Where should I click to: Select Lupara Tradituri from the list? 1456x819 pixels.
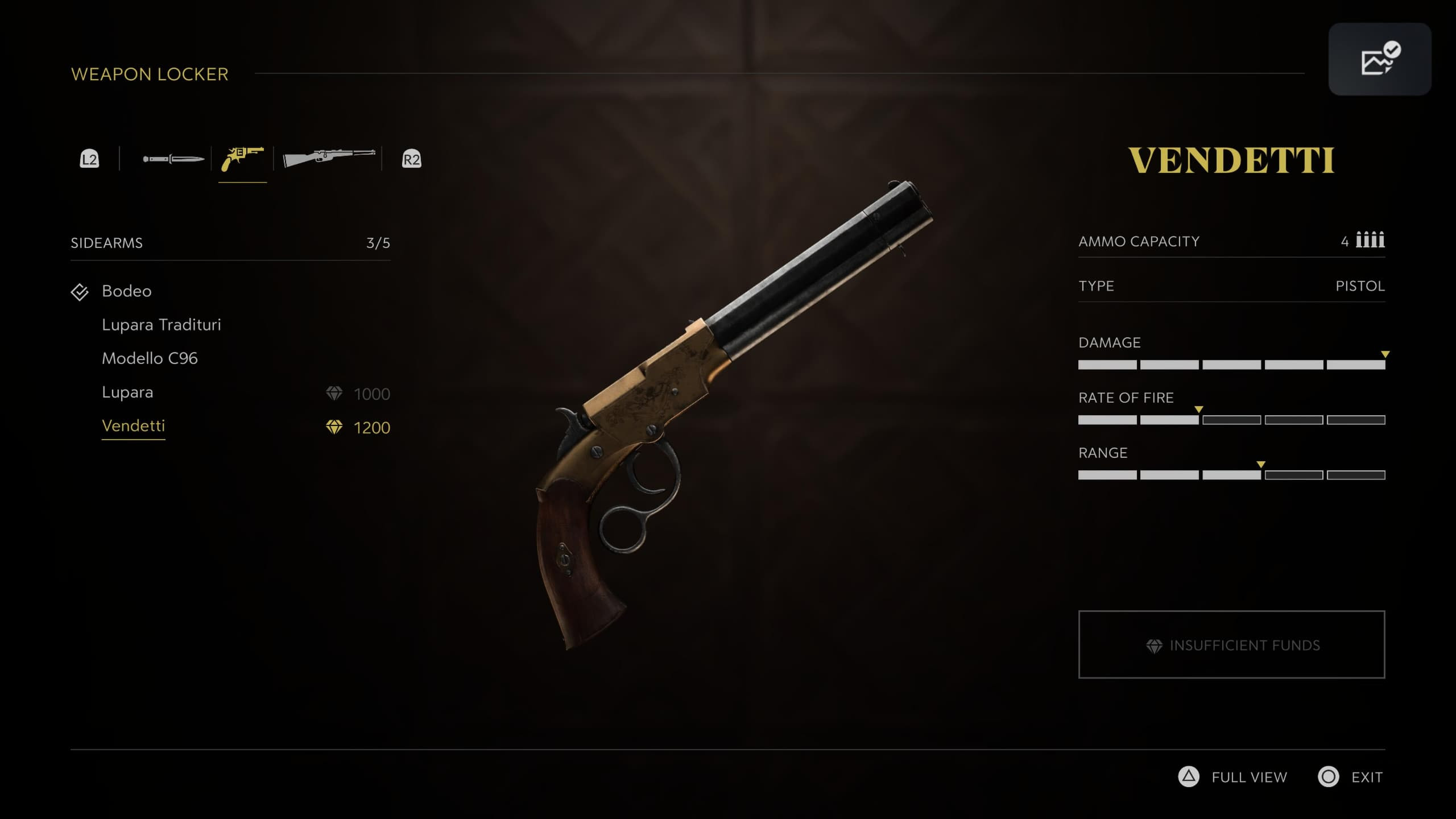click(161, 325)
